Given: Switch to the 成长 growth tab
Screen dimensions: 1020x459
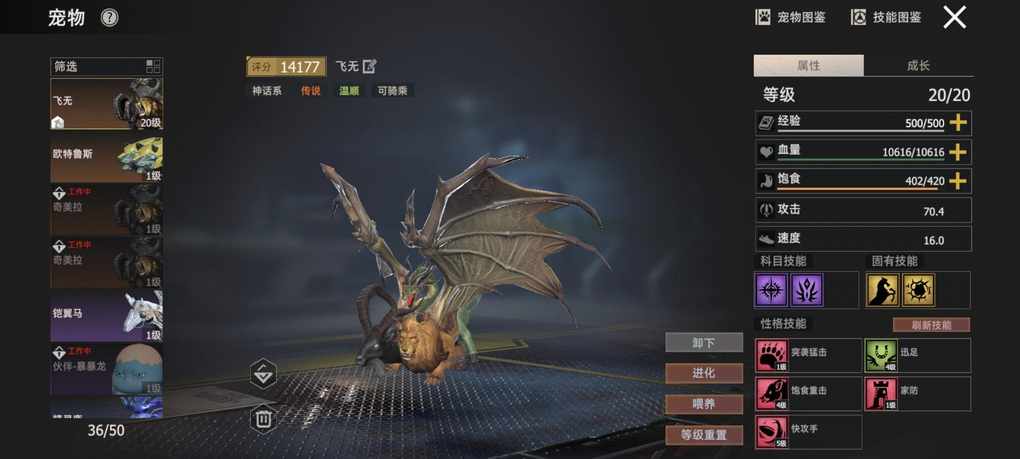Looking at the screenshot, I should (918, 66).
